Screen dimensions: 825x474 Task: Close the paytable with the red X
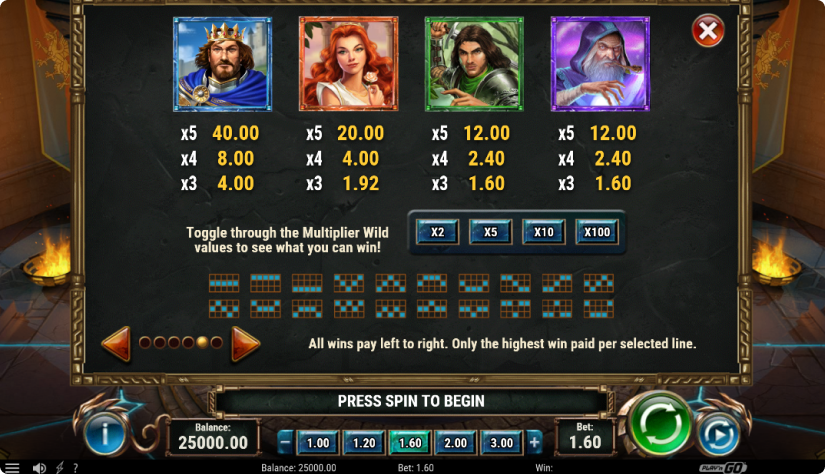708,31
